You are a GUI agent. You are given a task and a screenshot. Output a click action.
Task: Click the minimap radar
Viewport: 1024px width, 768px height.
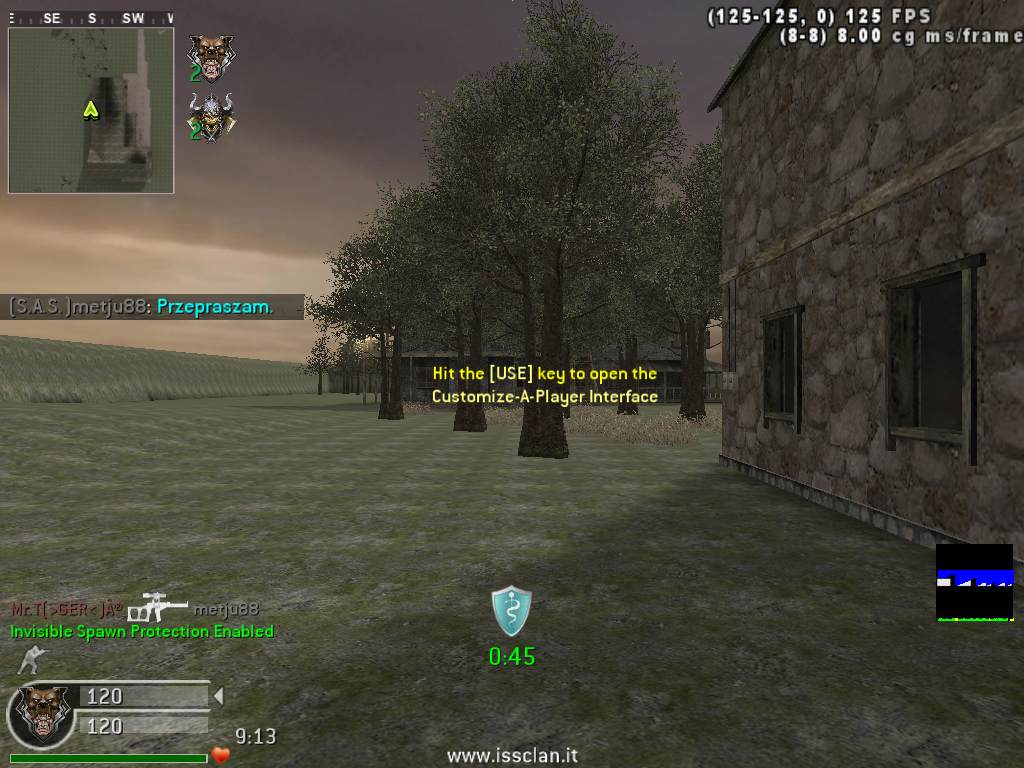(91, 110)
